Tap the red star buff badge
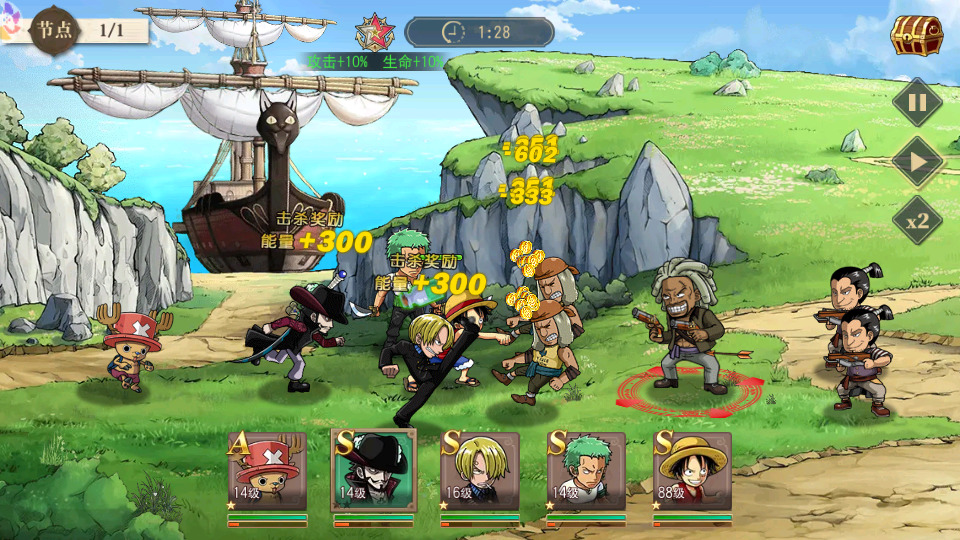Viewport: 960px width, 540px height. tap(374, 33)
